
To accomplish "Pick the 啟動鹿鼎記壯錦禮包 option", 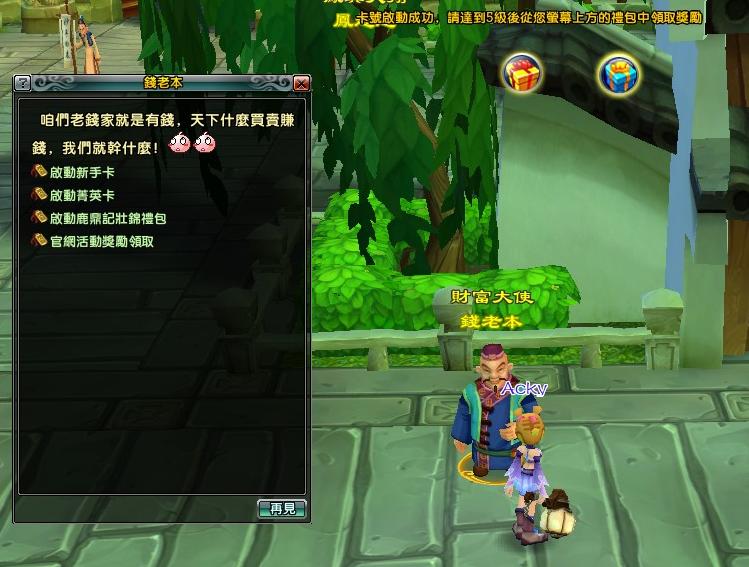I will 107,218.
